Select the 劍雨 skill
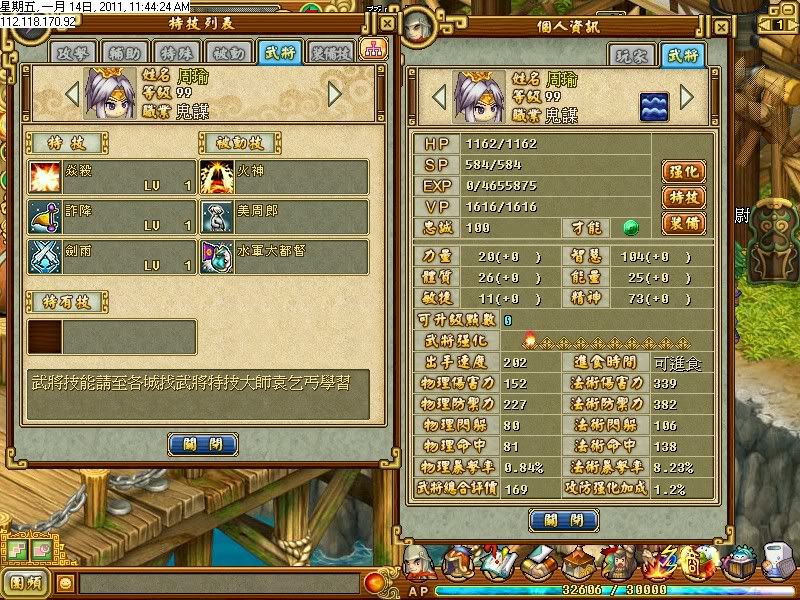The image size is (800, 600). 110,257
